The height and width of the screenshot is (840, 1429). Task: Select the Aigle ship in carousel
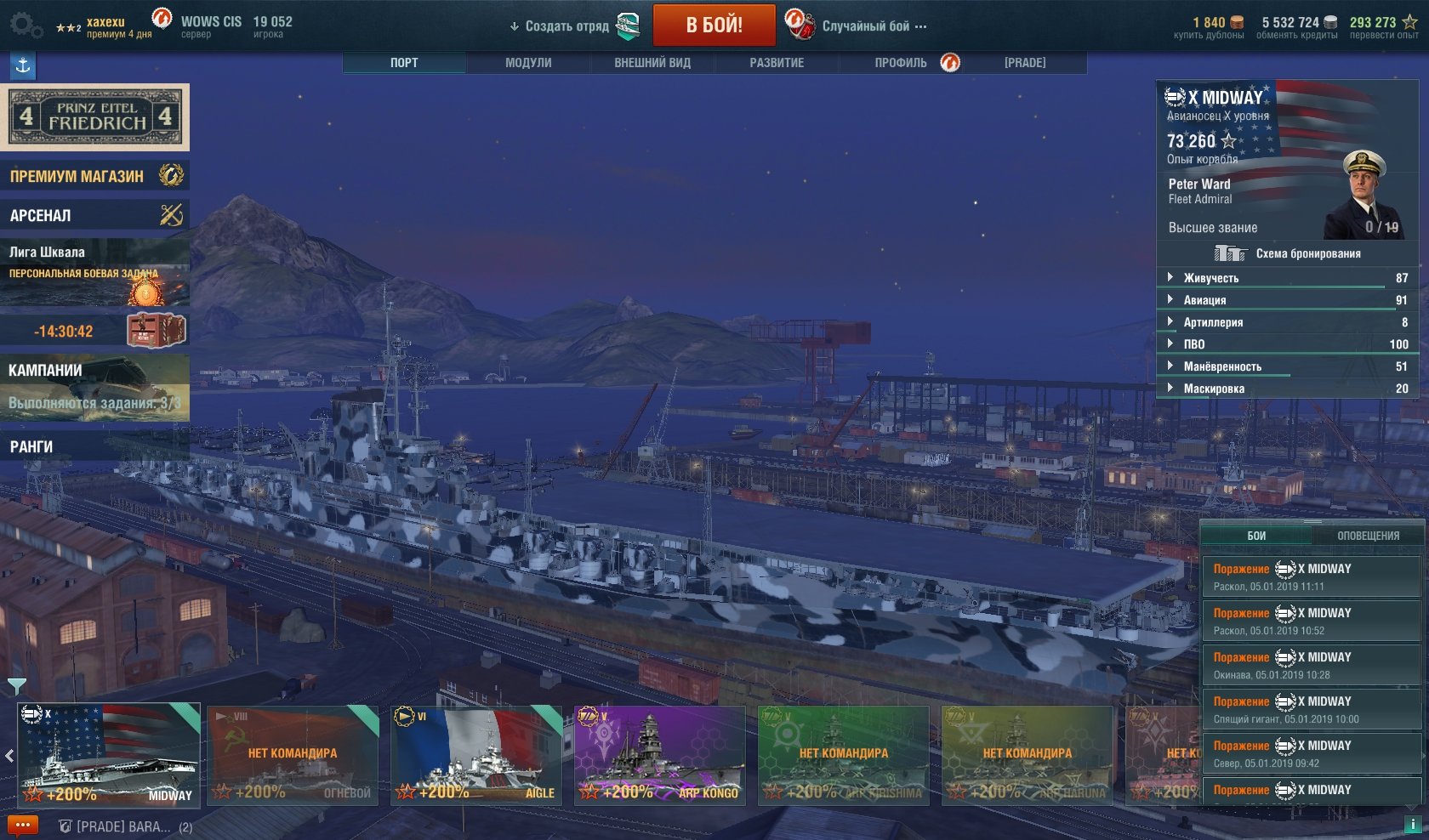tap(476, 755)
